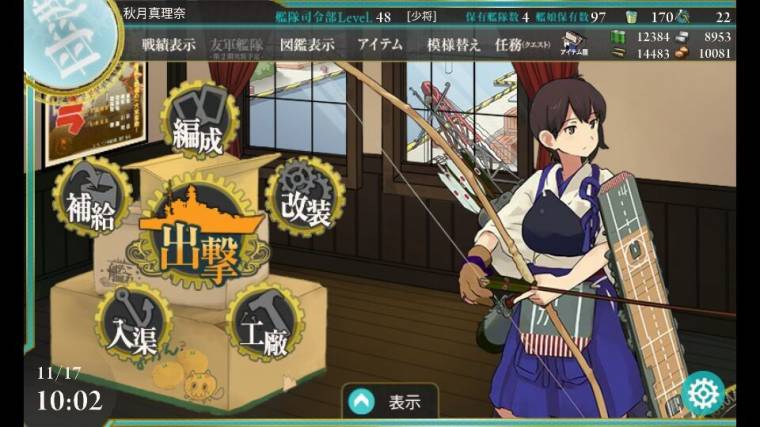760x427 pixels.
Task: Go to the 入渠 repair dock
Action: pyautogui.click(x=136, y=325)
